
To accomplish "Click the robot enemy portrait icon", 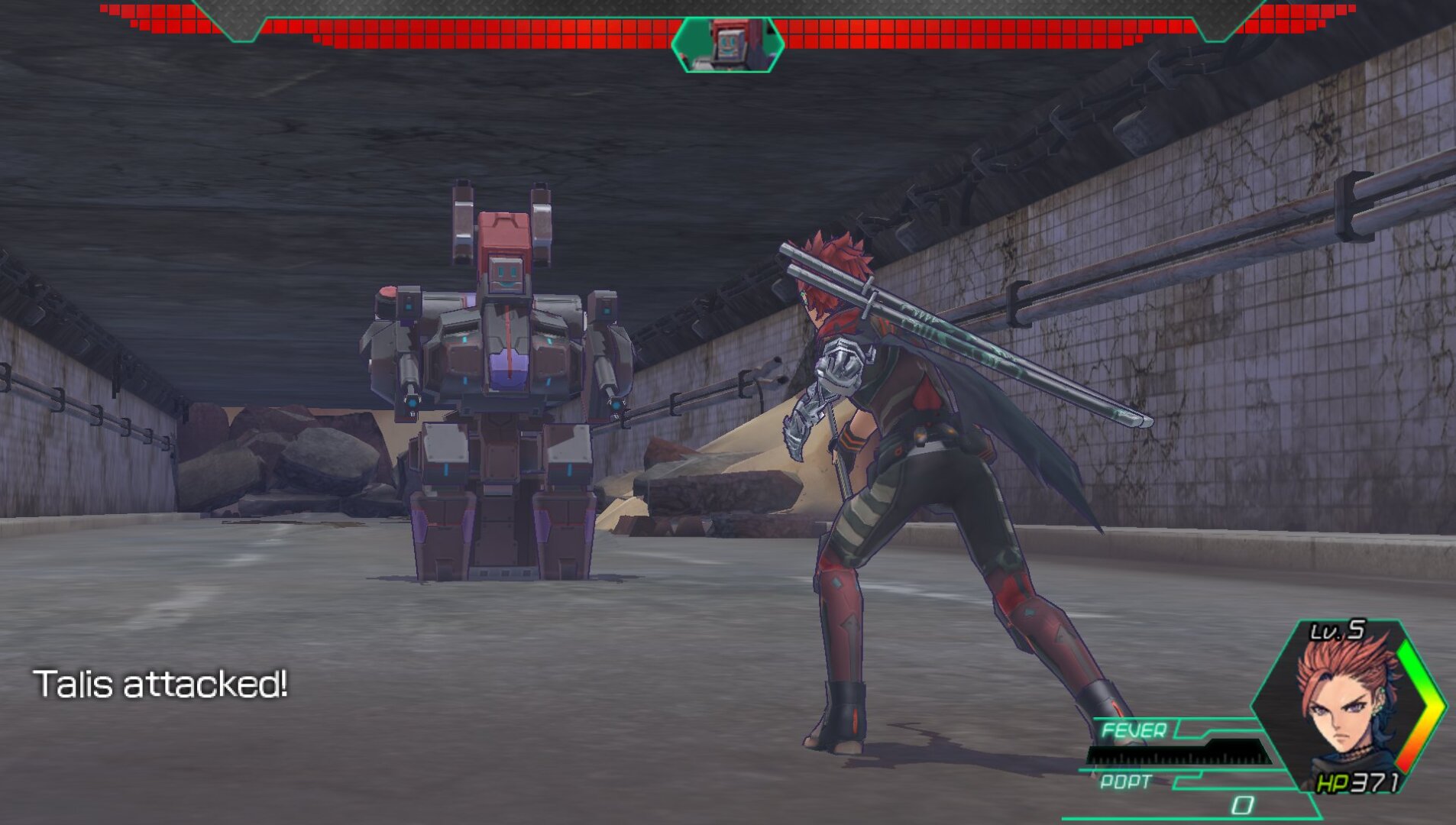I will [728, 44].
